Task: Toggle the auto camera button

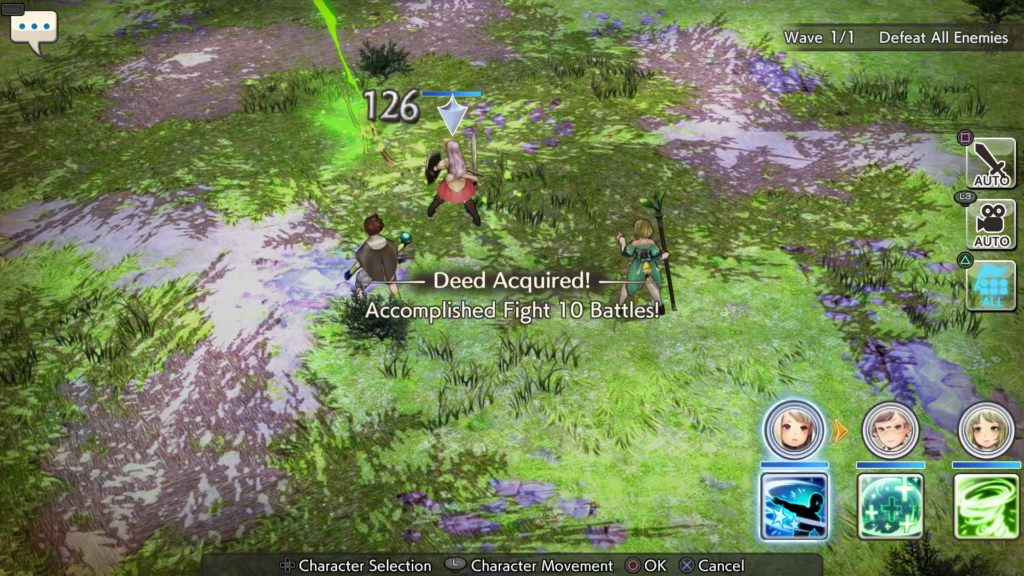Action: pyautogui.click(x=990, y=224)
